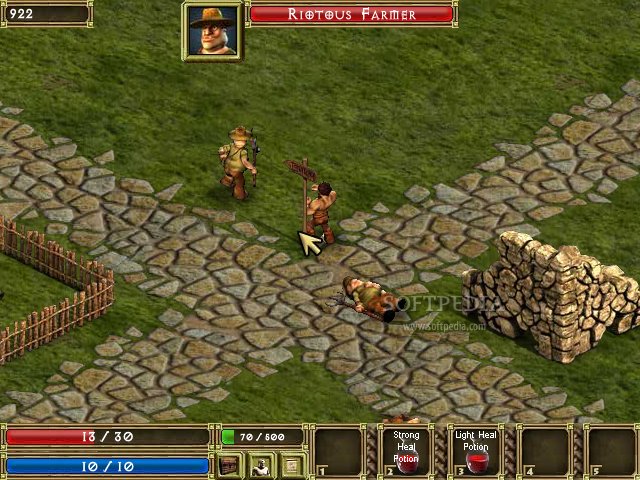Open the parchment scroll icon
This screenshot has width=640, height=480.
pos(292,465)
